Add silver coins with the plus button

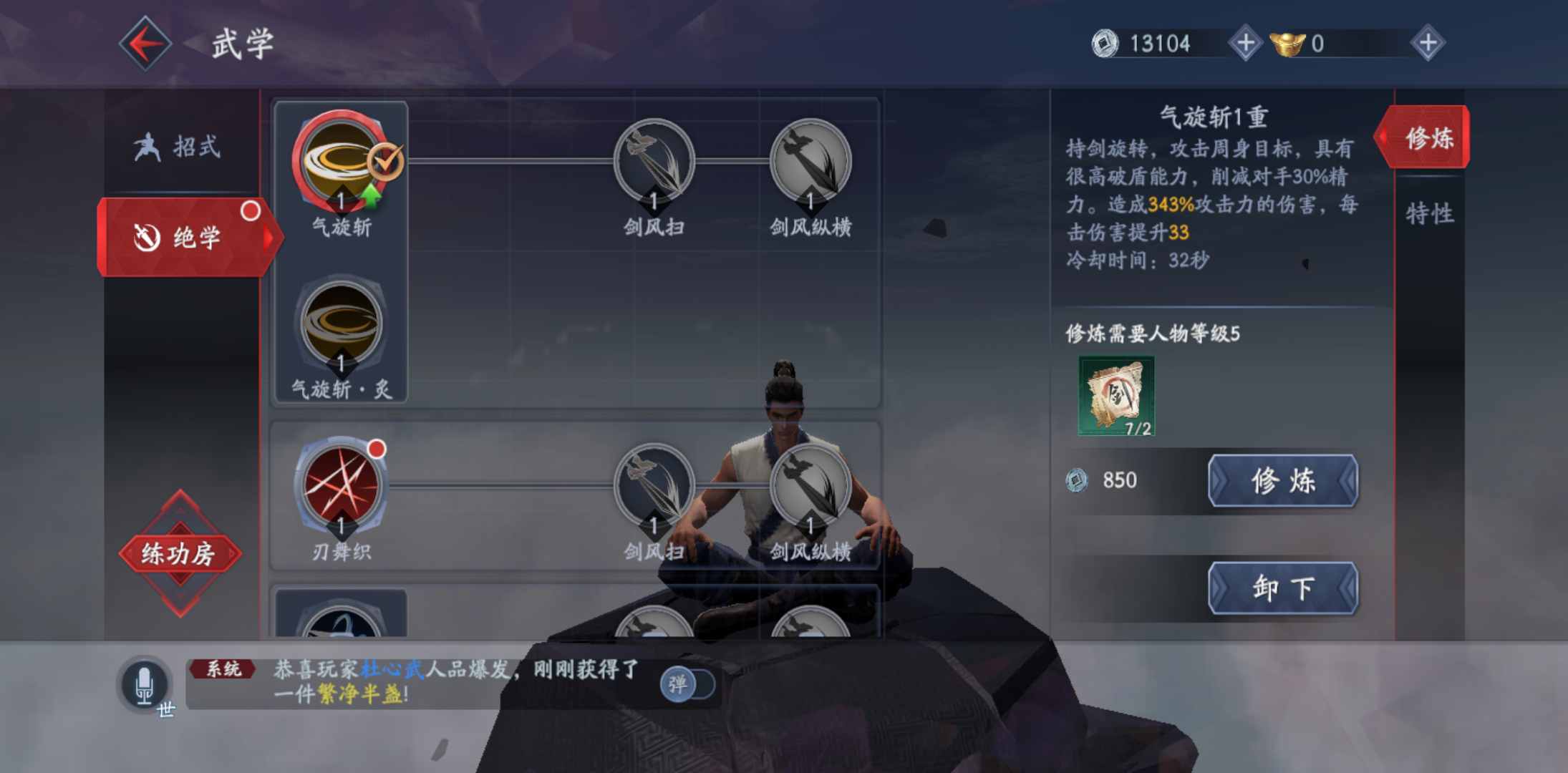(x=1245, y=43)
